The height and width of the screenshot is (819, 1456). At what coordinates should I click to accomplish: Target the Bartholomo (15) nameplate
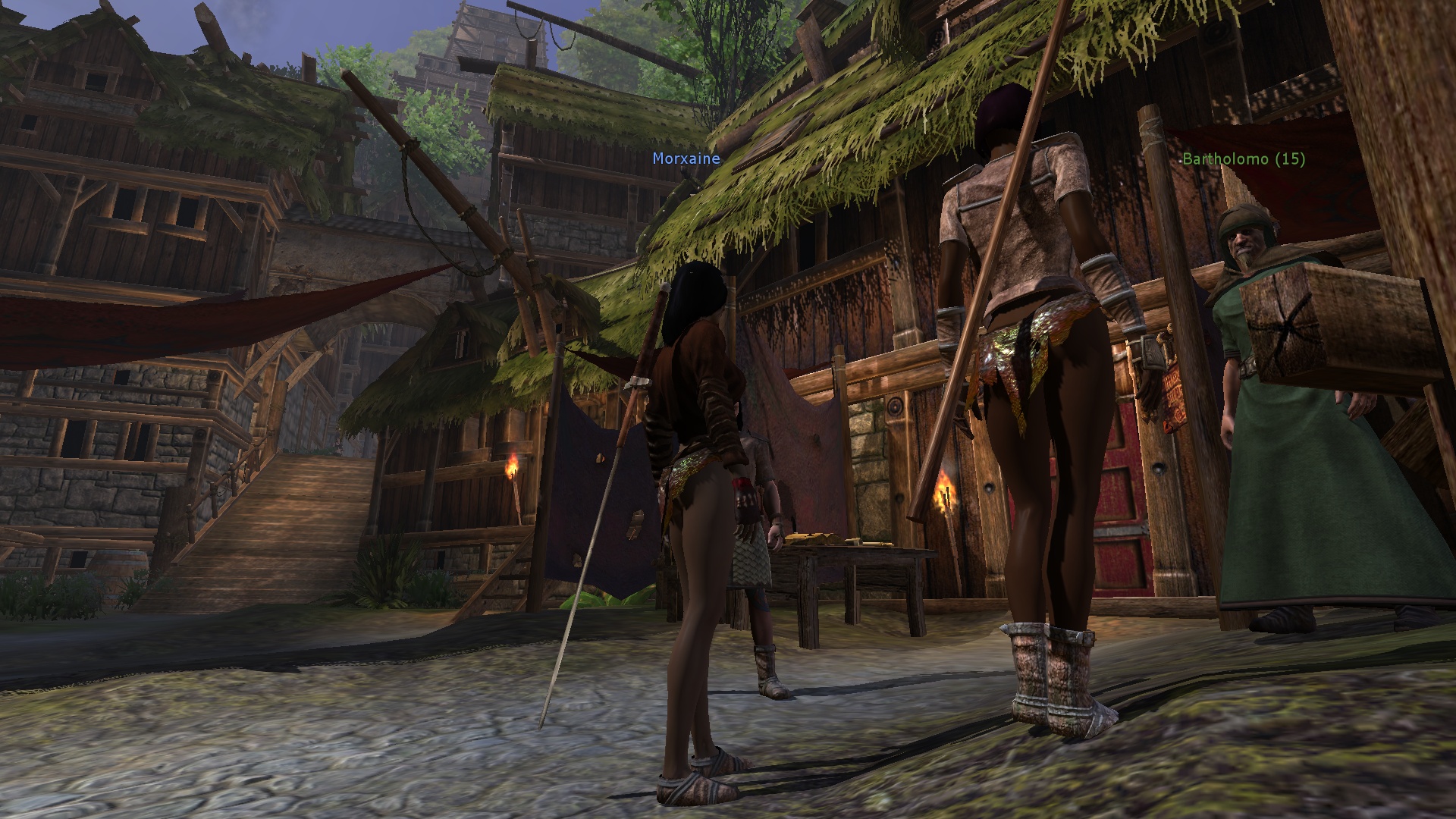point(1244,159)
